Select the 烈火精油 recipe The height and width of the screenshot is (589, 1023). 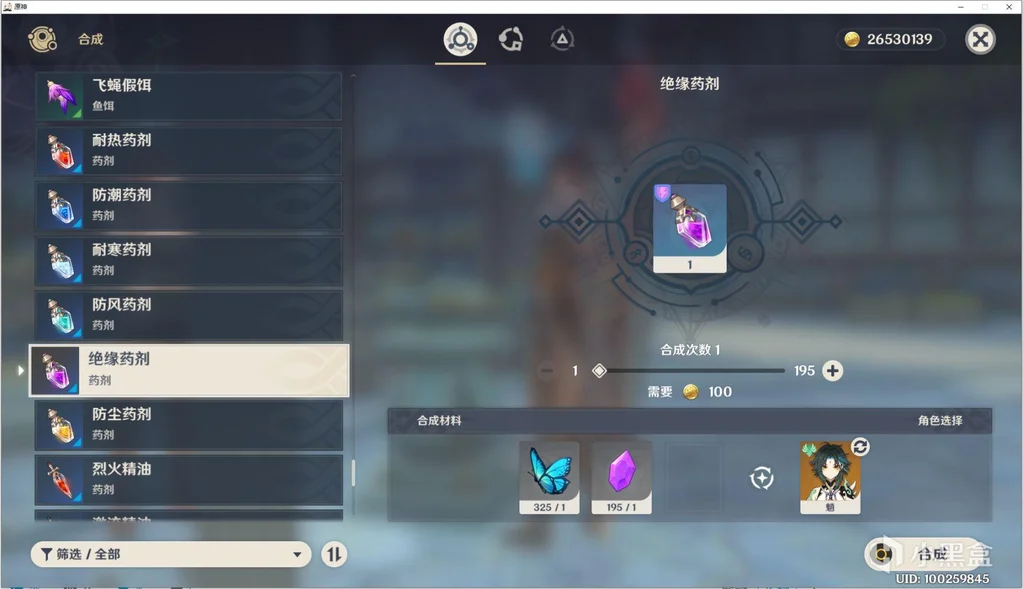pos(188,479)
